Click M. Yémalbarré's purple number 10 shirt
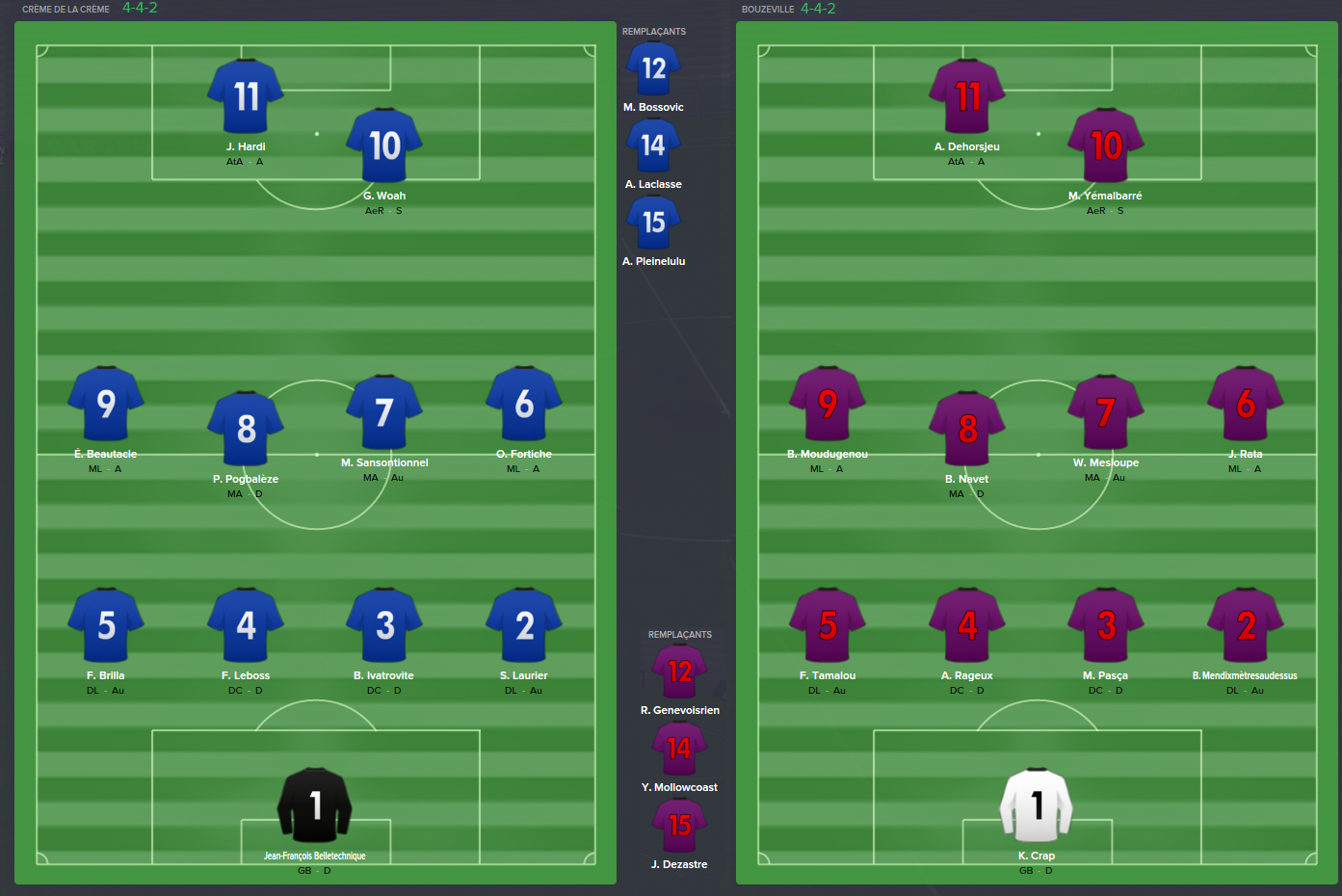The image size is (1342, 896). (x=1106, y=145)
